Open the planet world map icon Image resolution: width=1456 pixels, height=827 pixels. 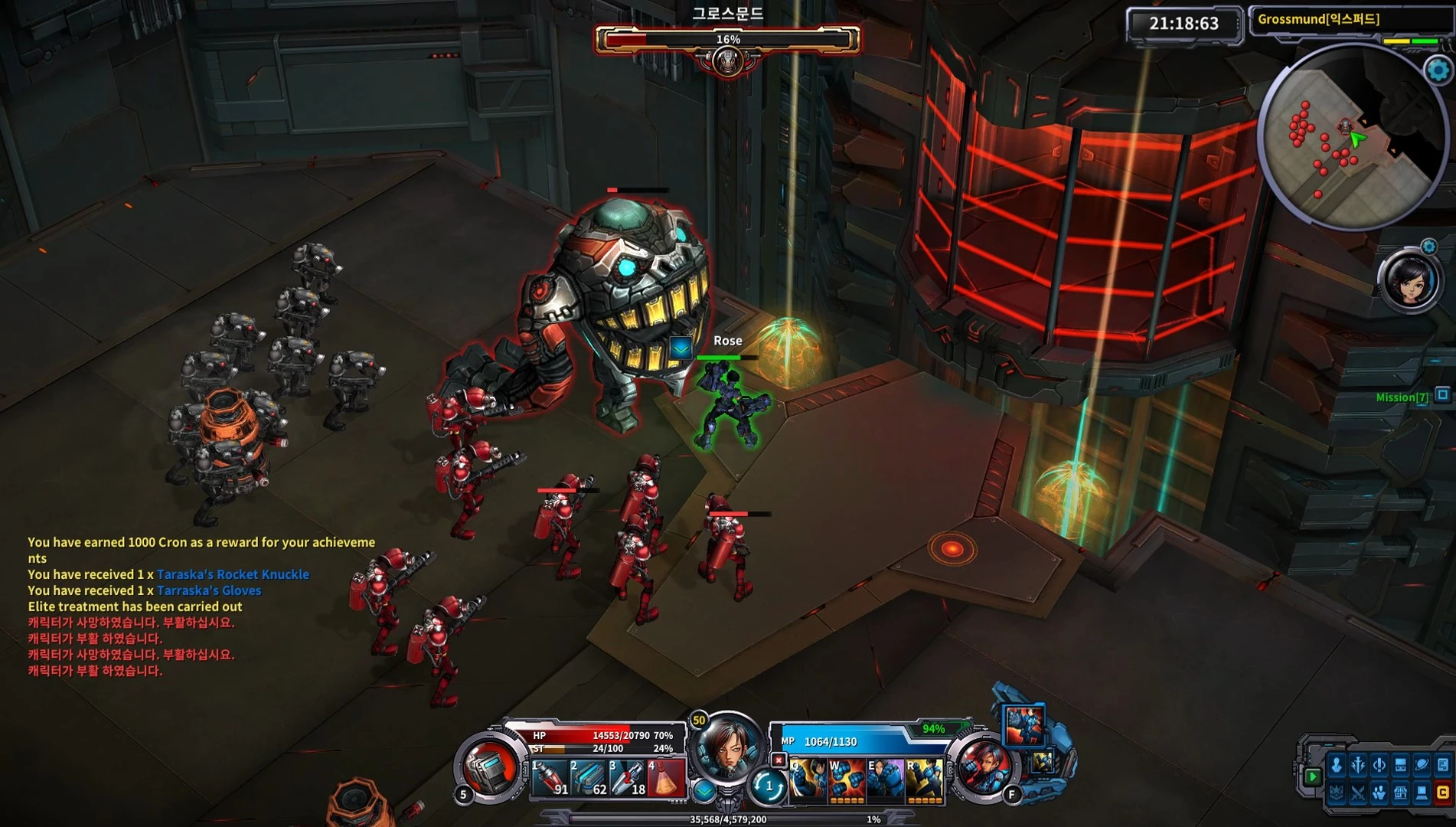click(1422, 765)
